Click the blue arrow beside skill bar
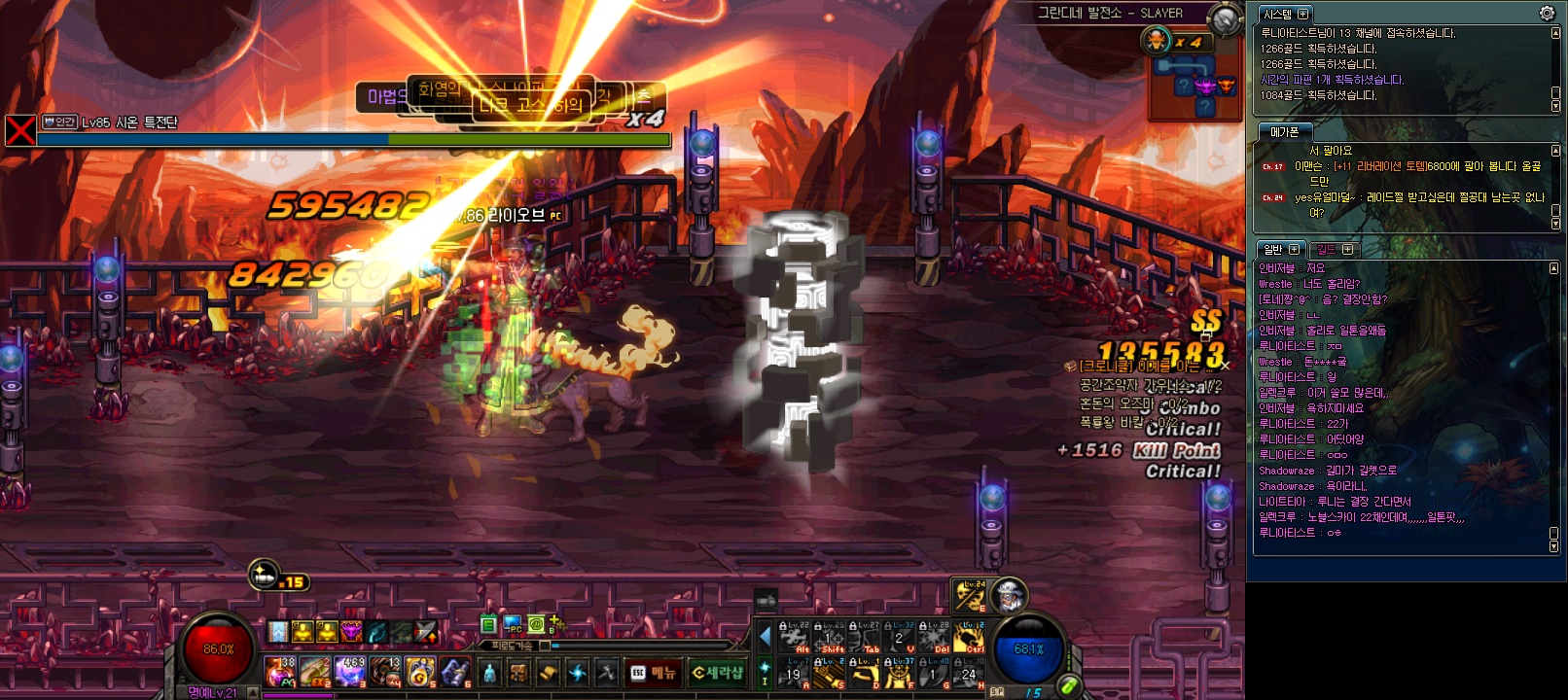The width and height of the screenshot is (1568, 700). 766,637
